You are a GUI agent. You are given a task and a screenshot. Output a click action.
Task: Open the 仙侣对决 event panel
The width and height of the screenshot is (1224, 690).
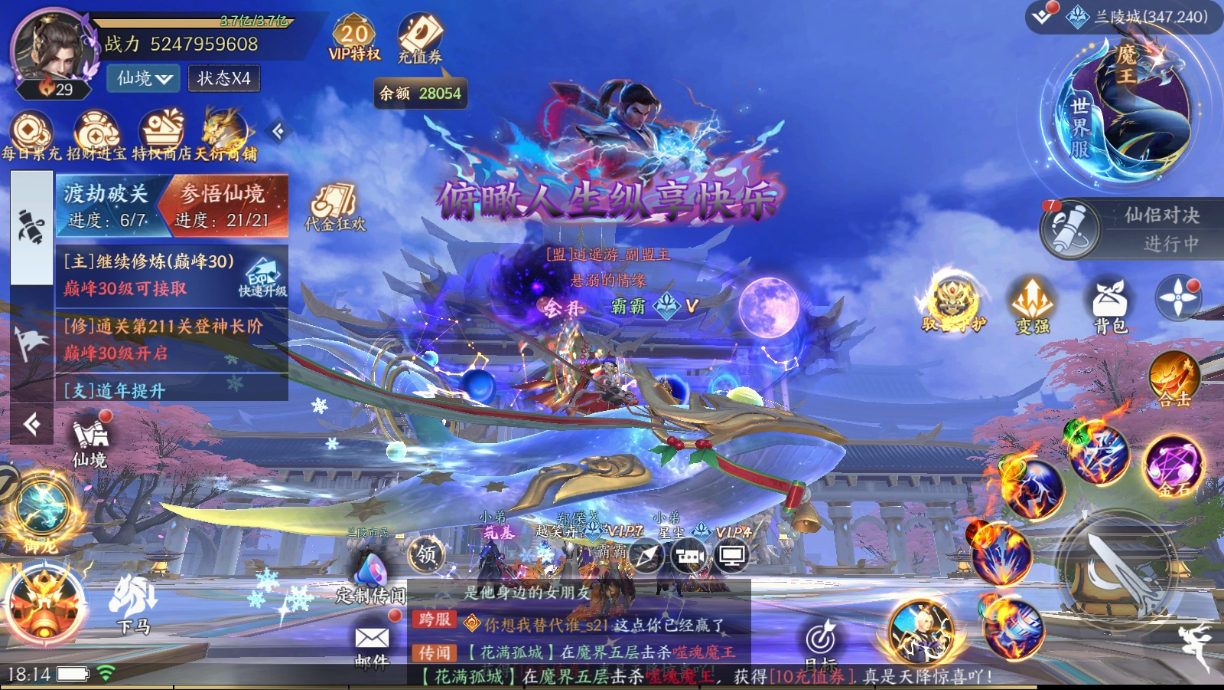pos(1130,228)
